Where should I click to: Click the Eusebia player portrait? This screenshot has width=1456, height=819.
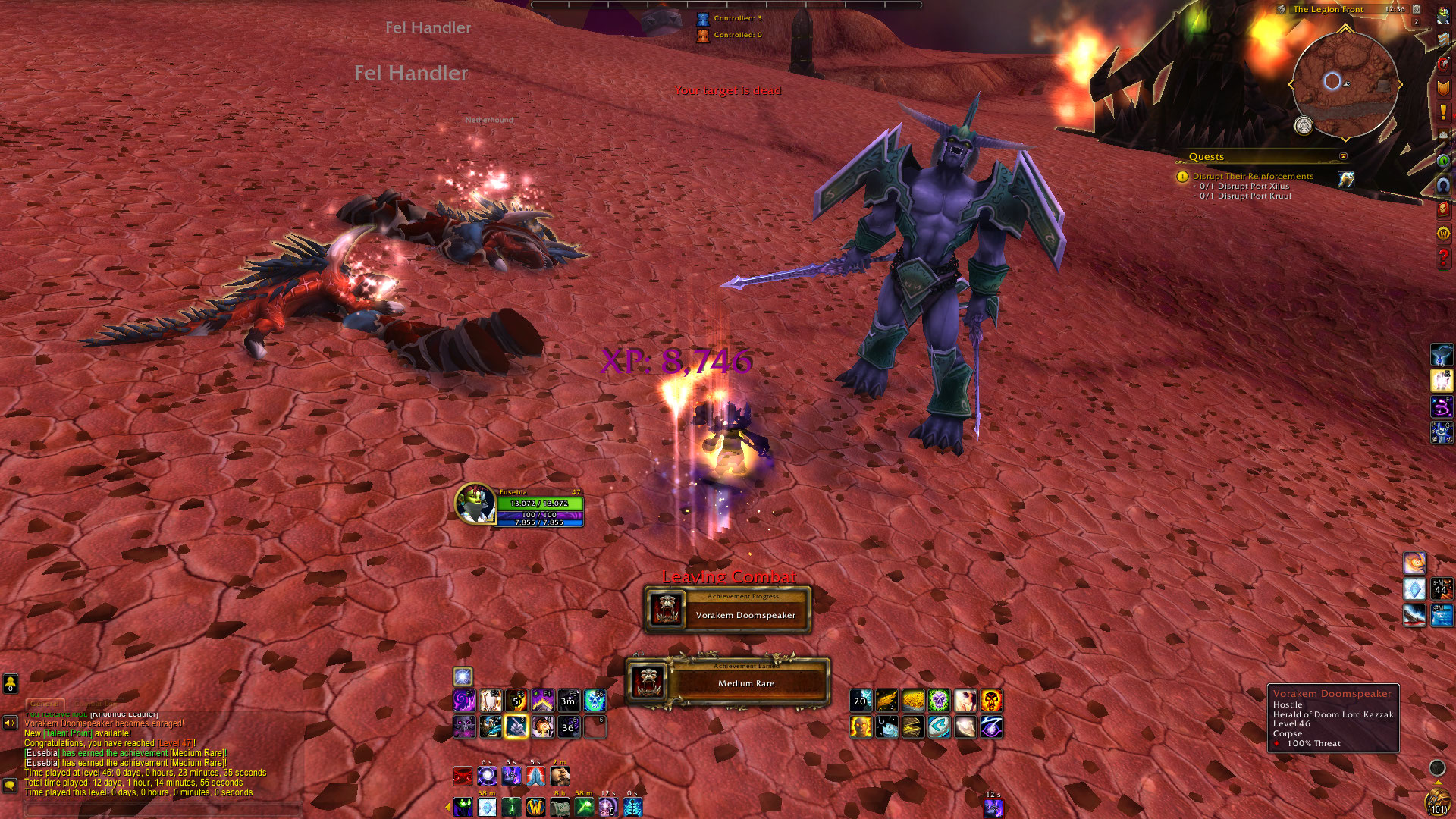[475, 503]
